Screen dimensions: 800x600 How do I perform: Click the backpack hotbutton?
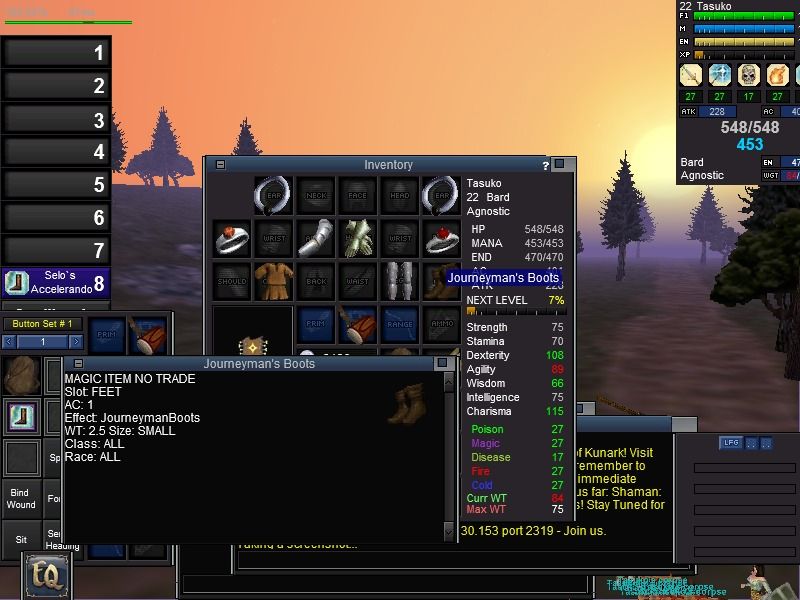20,376
